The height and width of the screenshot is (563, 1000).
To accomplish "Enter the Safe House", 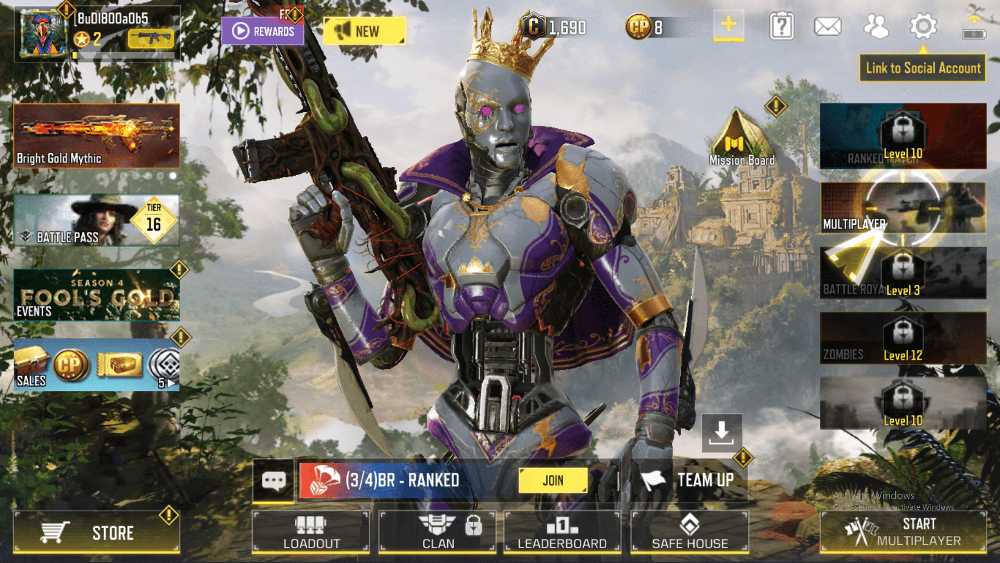I will (689, 532).
